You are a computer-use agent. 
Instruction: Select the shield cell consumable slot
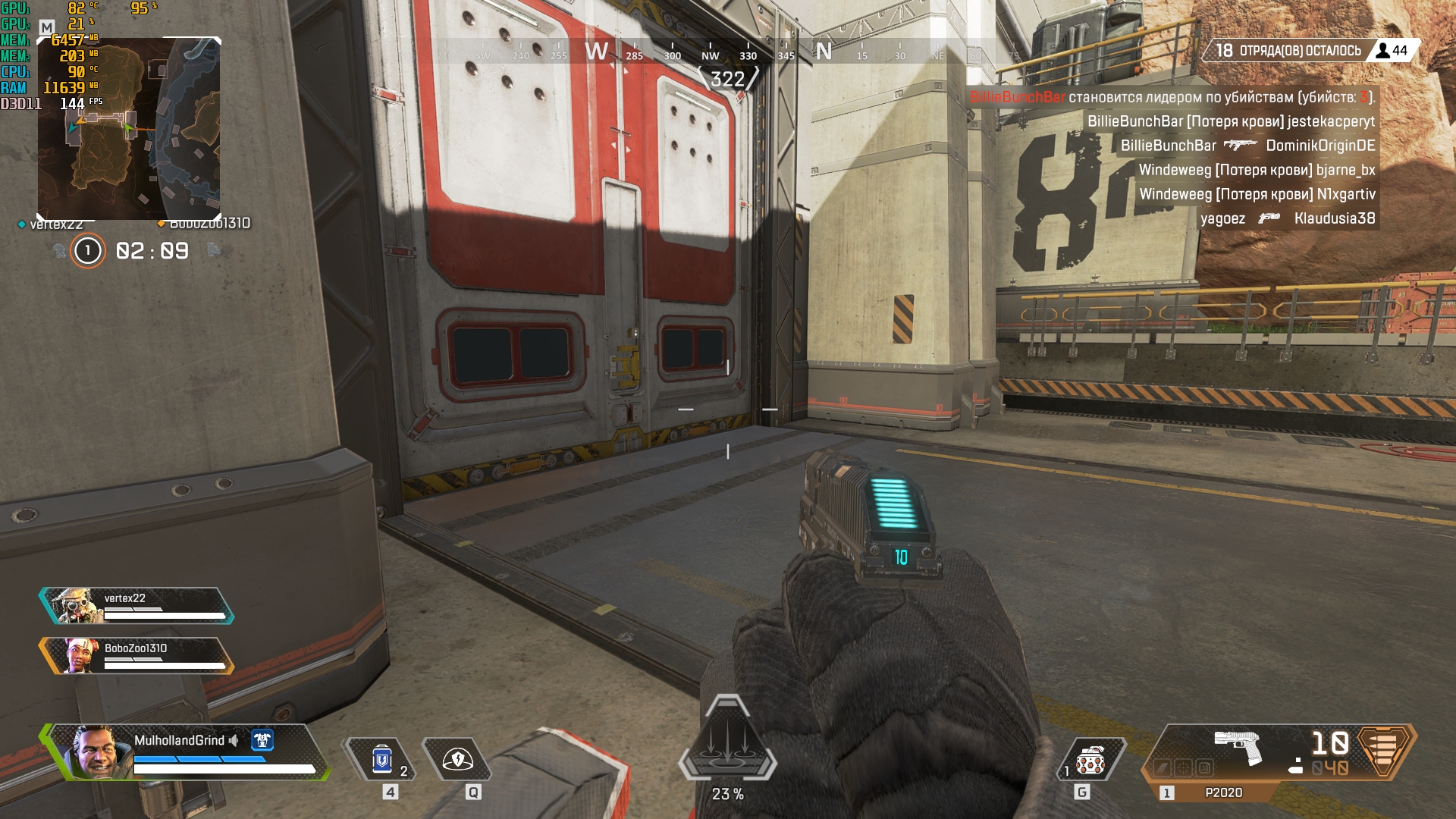[x=382, y=760]
